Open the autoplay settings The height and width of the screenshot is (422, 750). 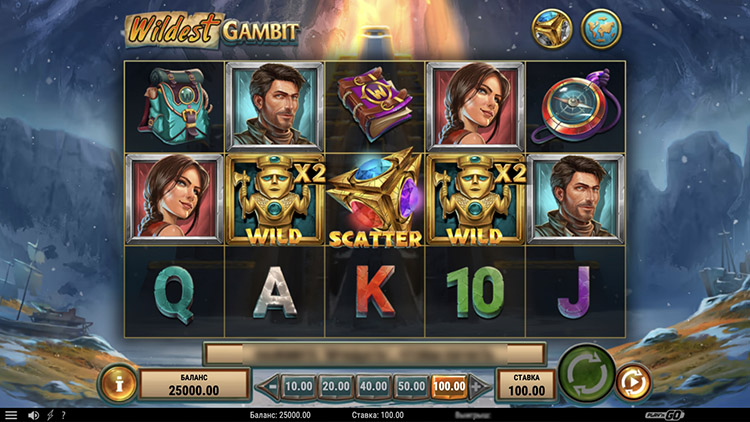633,382
